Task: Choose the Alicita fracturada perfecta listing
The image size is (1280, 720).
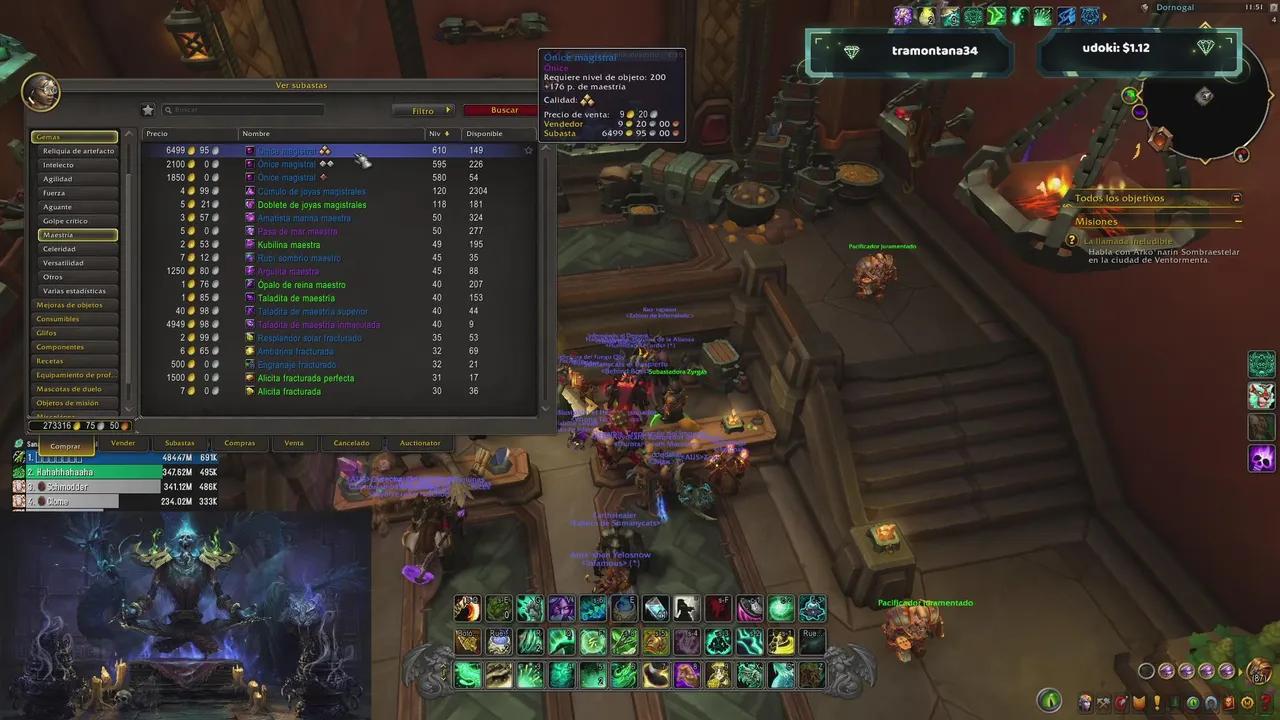Action: tap(305, 378)
